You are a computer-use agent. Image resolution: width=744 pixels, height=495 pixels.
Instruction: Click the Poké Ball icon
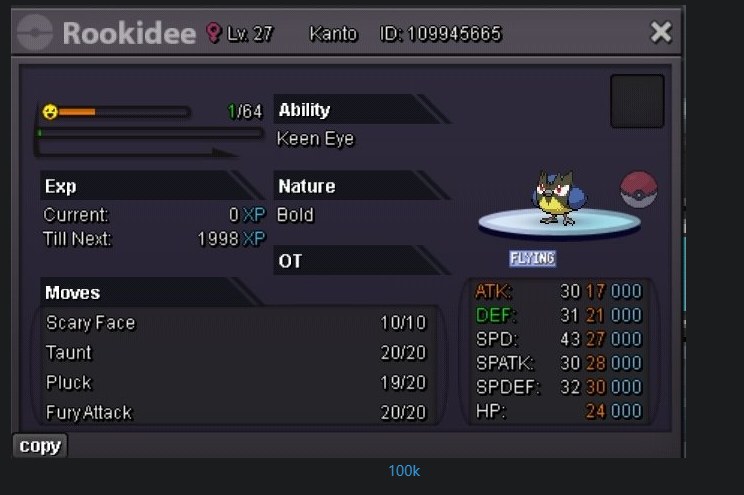[x=638, y=189]
